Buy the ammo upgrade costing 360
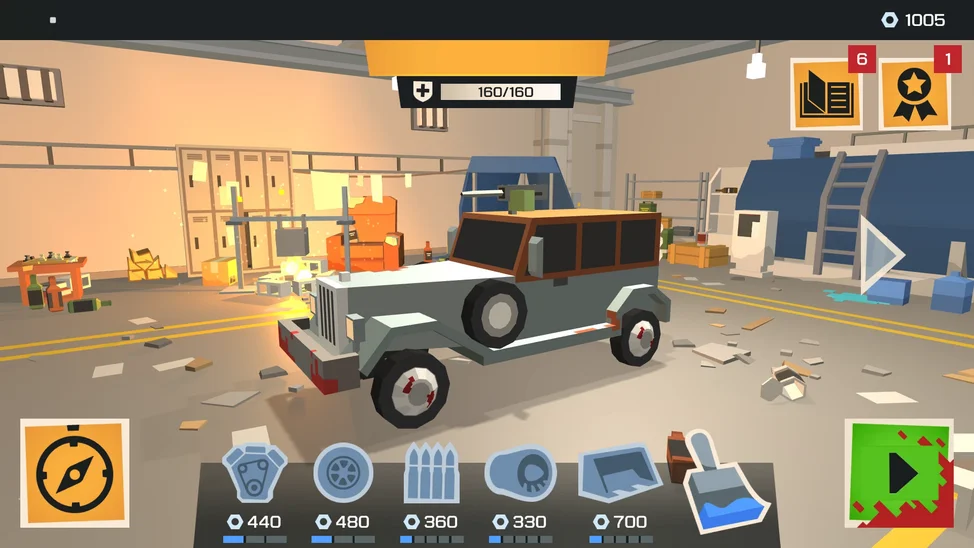 click(x=431, y=474)
